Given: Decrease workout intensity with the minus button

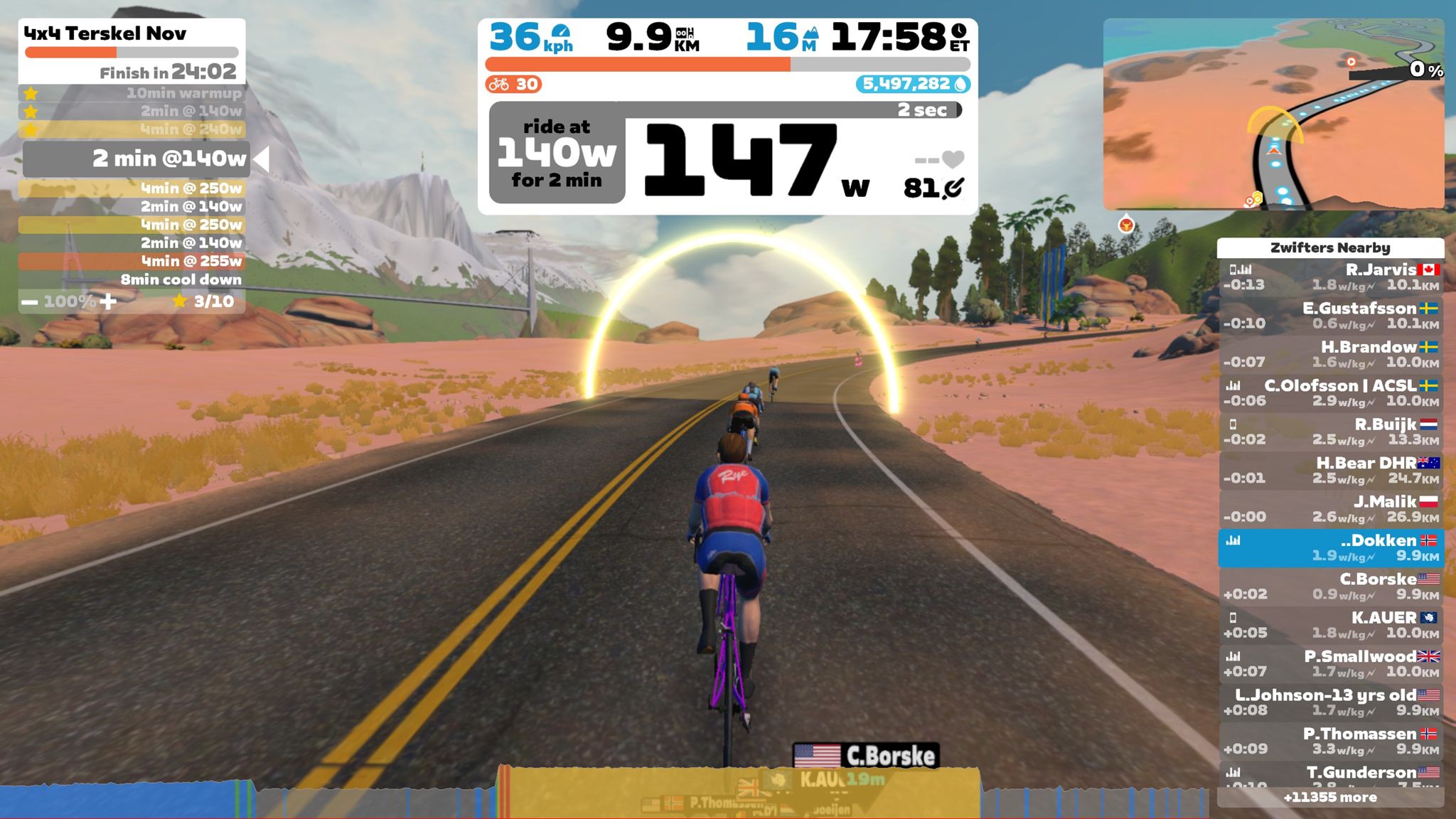Looking at the screenshot, I should point(28,301).
